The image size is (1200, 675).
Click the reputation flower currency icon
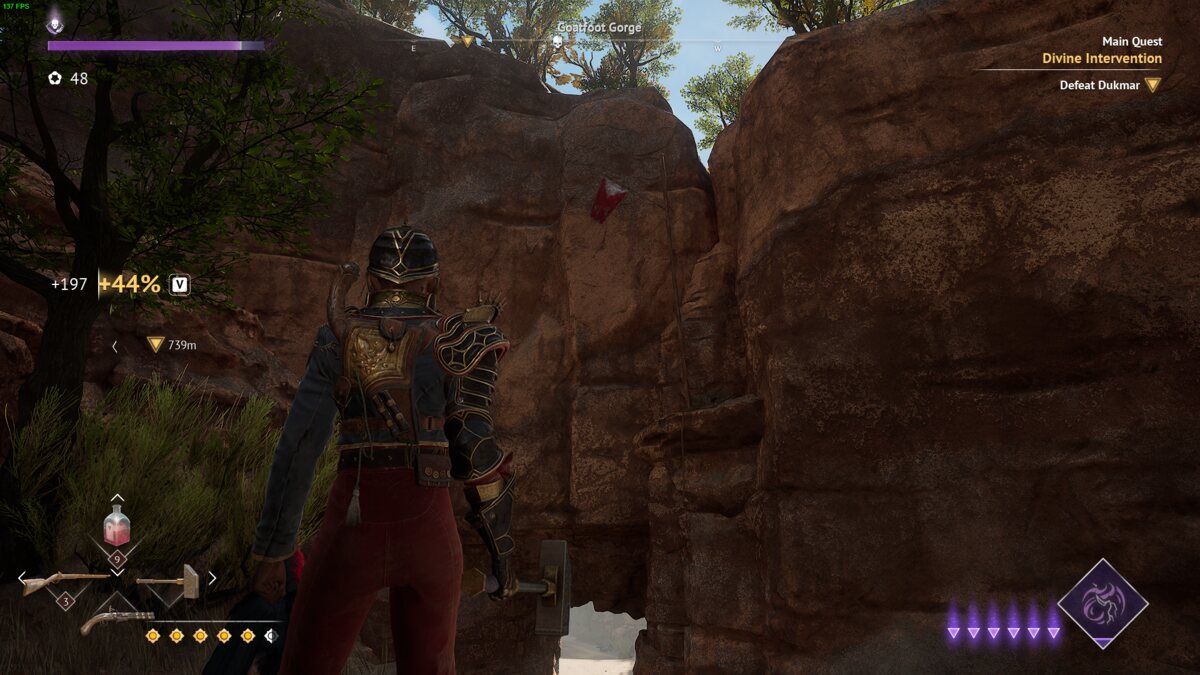[55, 78]
